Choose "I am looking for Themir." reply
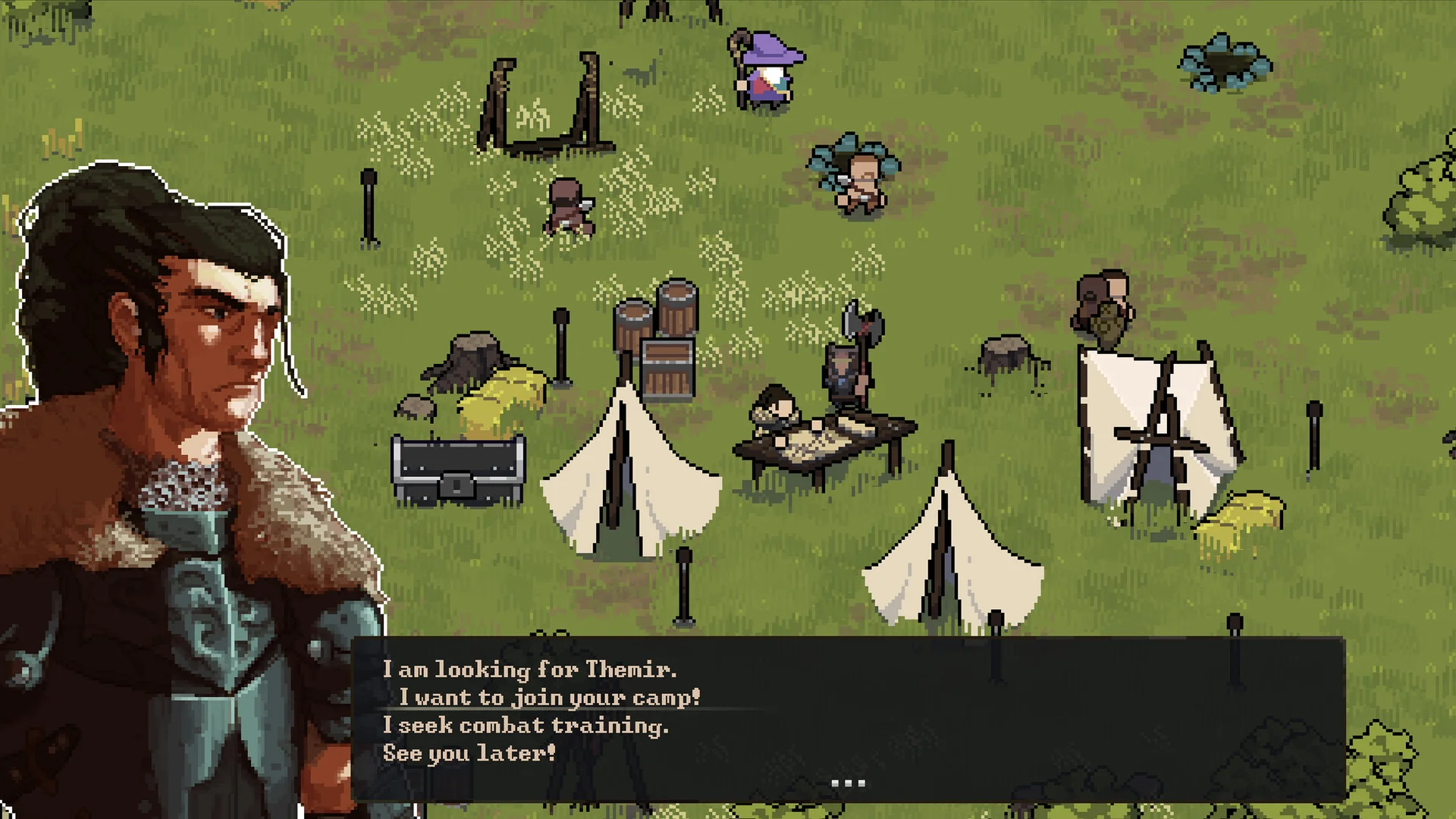This screenshot has width=1456, height=819. click(x=529, y=670)
